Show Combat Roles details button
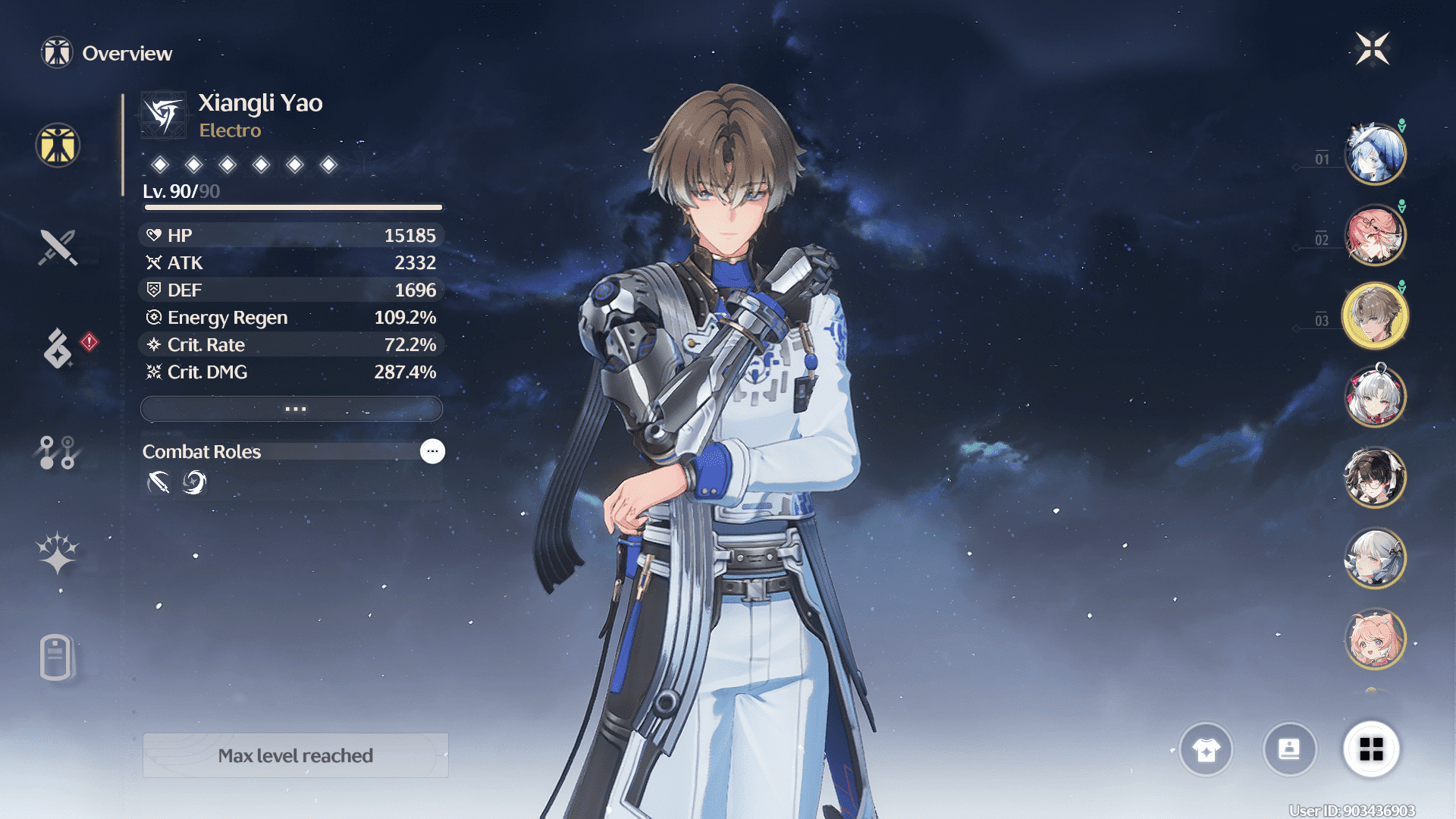Image resolution: width=1456 pixels, height=819 pixels. [x=432, y=451]
